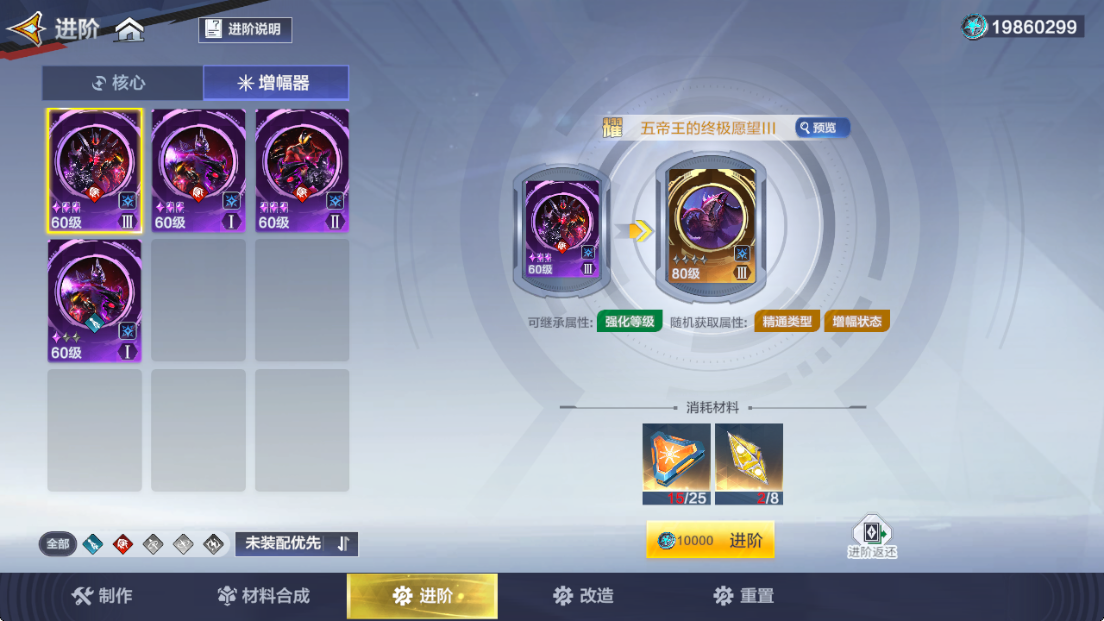Open the 制作 crafting tab

pos(102,596)
